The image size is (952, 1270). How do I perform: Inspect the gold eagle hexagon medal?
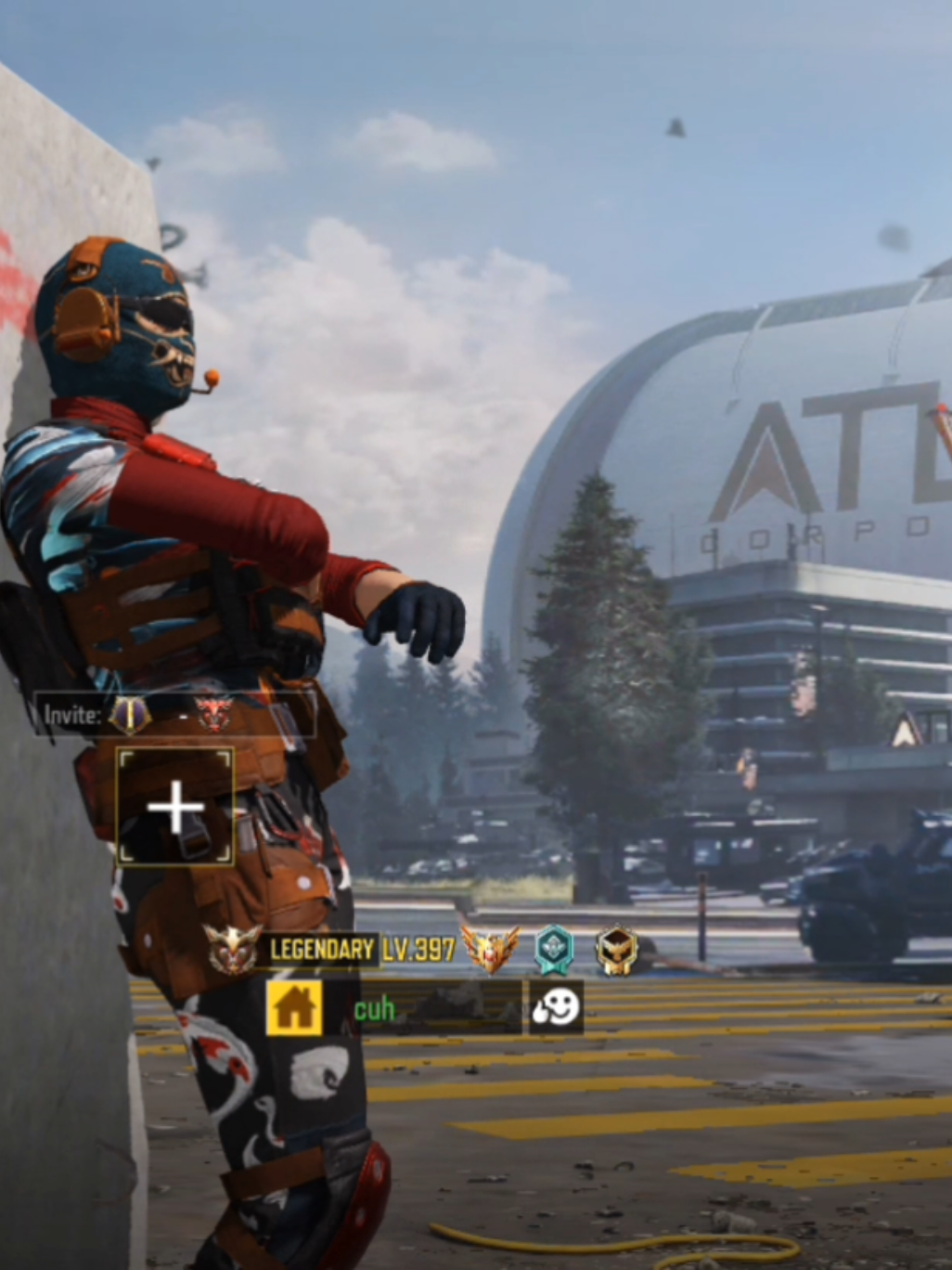point(616,950)
